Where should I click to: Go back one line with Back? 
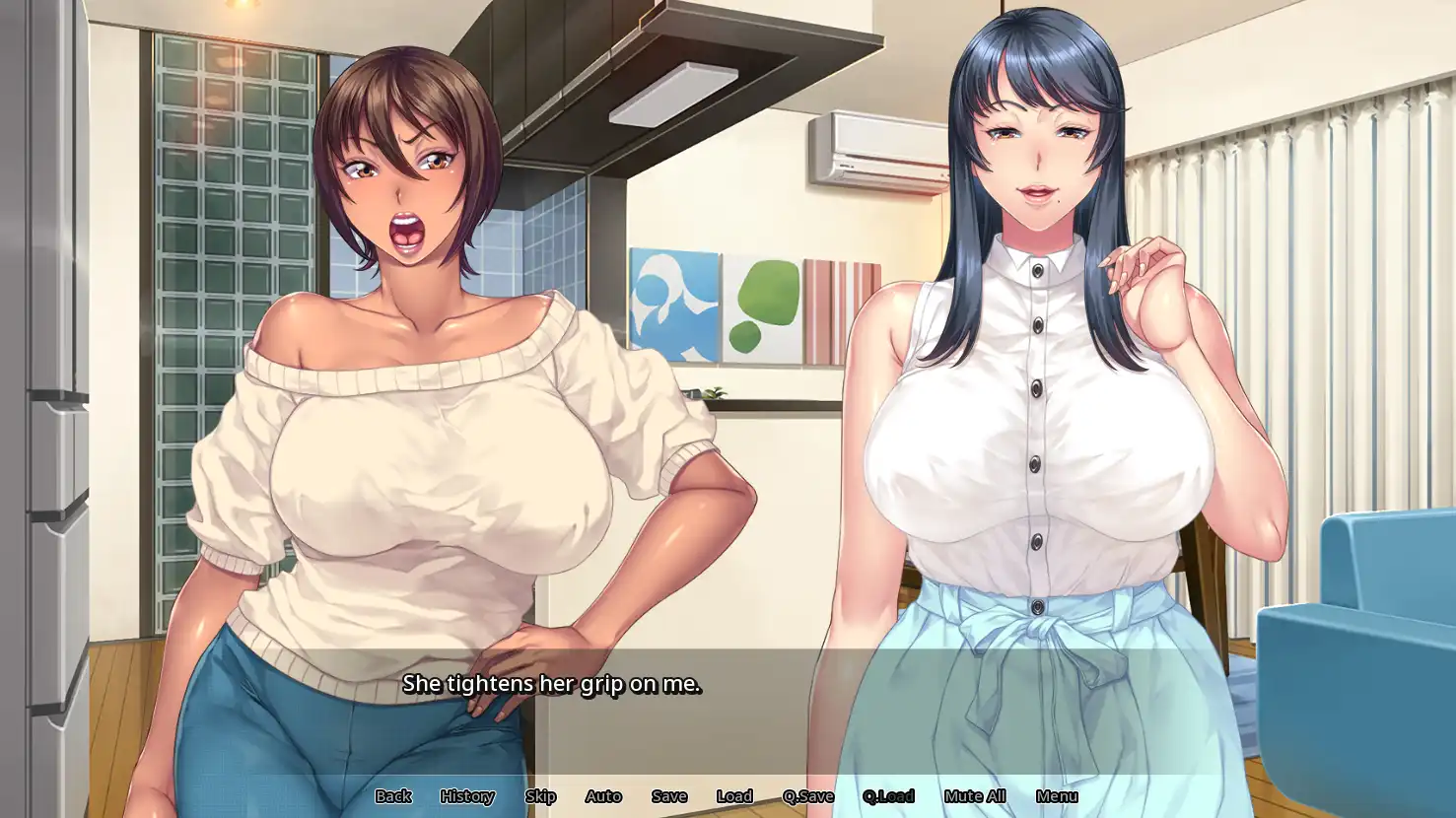pos(392,796)
